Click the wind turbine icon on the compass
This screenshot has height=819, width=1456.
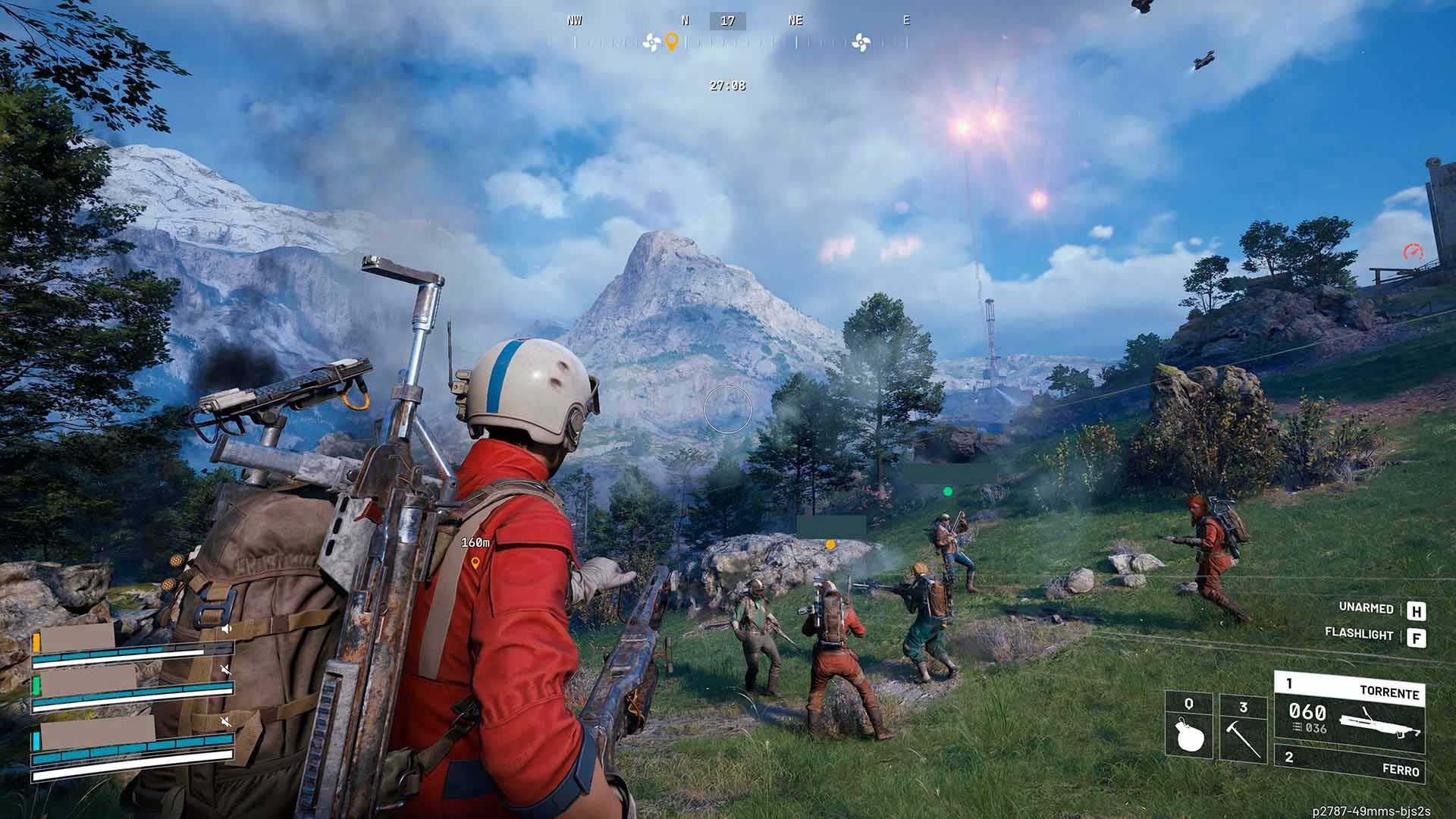[651, 42]
